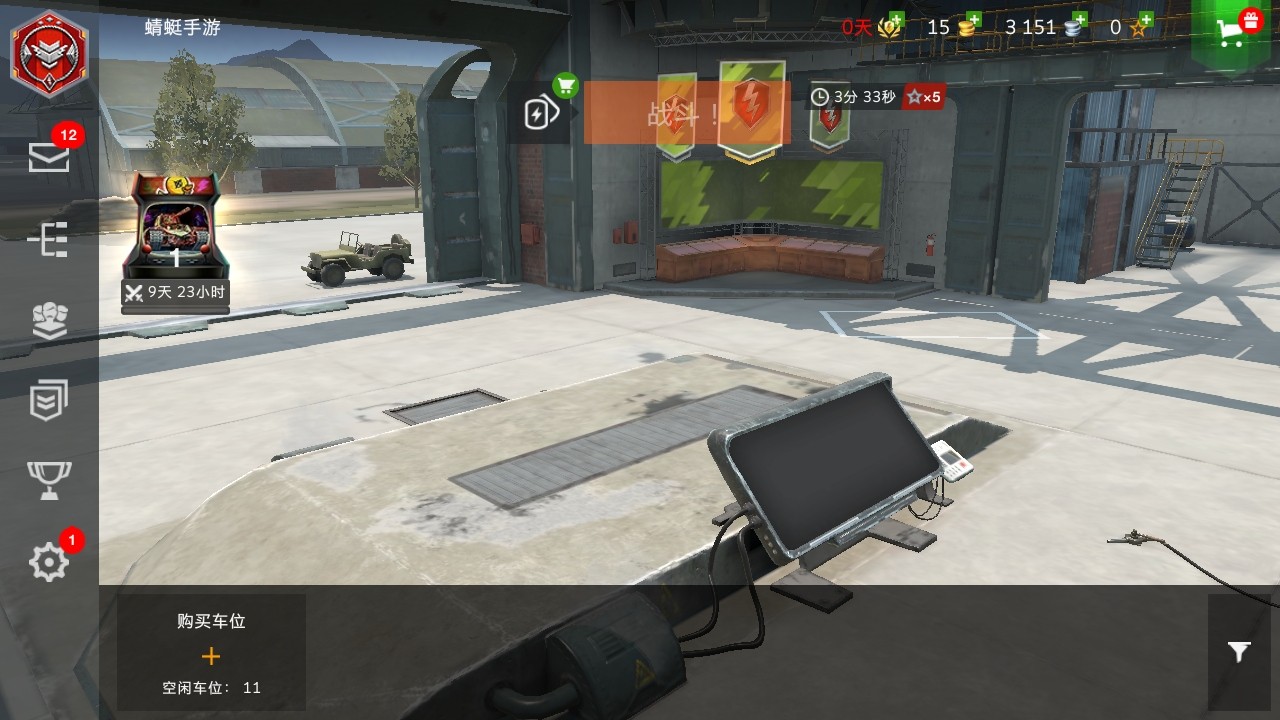Buy more gold coins
Image resolution: width=1280 pixels, height=720 pixels.
coord(967,26)
